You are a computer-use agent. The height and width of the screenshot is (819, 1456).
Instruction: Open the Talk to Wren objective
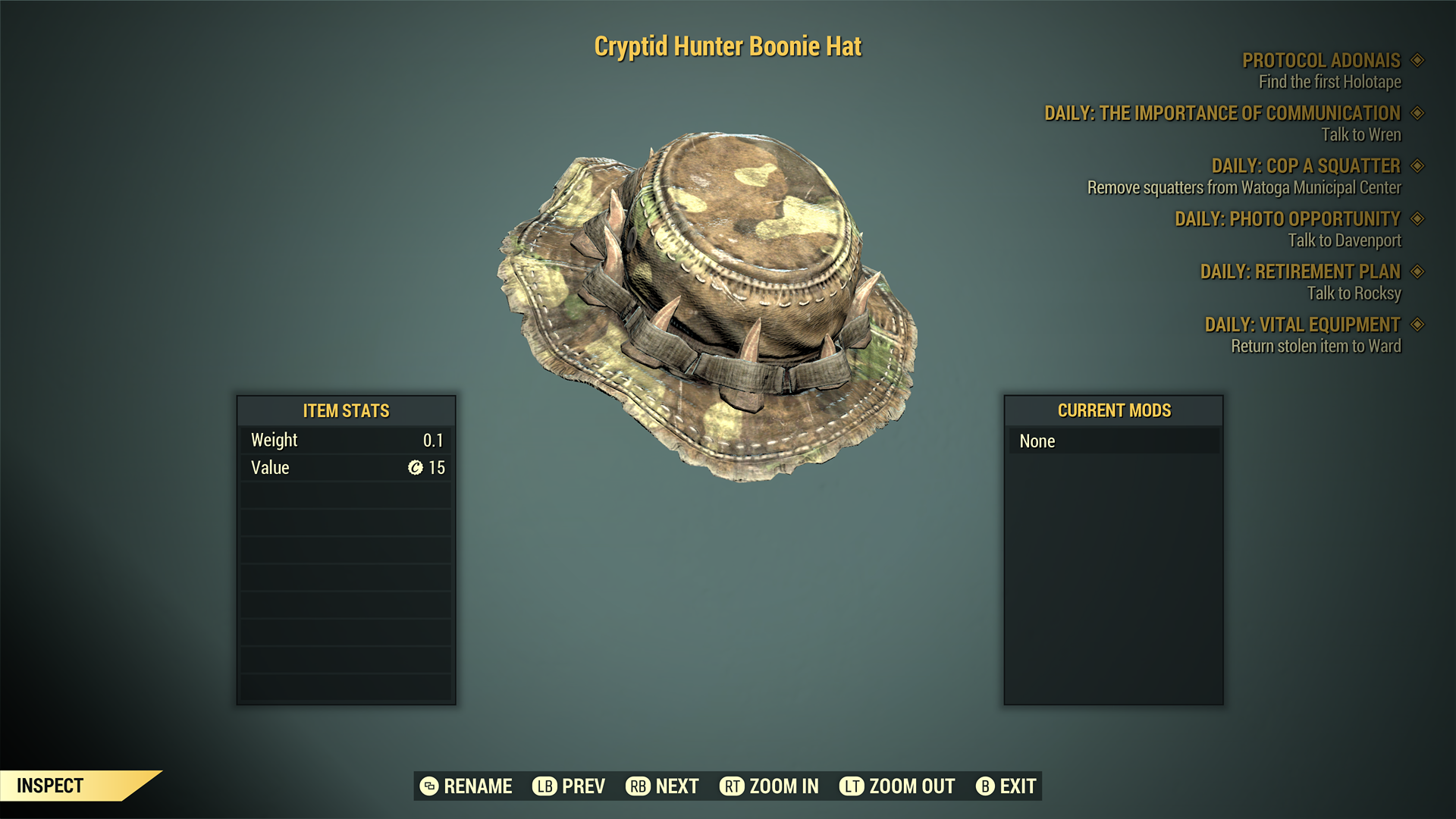pyautogui.click(x=1360, y=135)
